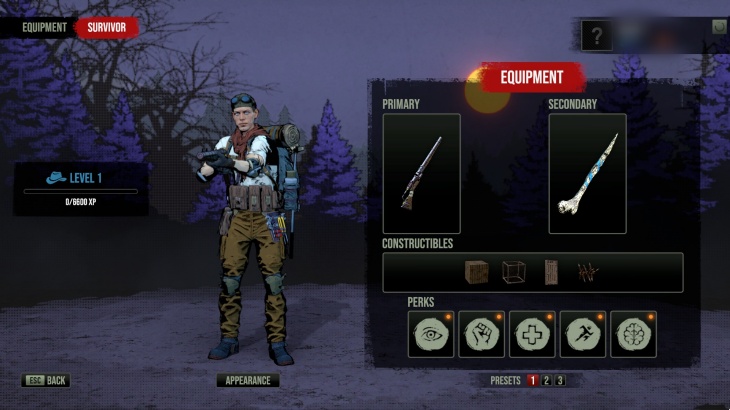Select the Survivor tab
This screenshot has height=410, width=730.
click(106, 28)
